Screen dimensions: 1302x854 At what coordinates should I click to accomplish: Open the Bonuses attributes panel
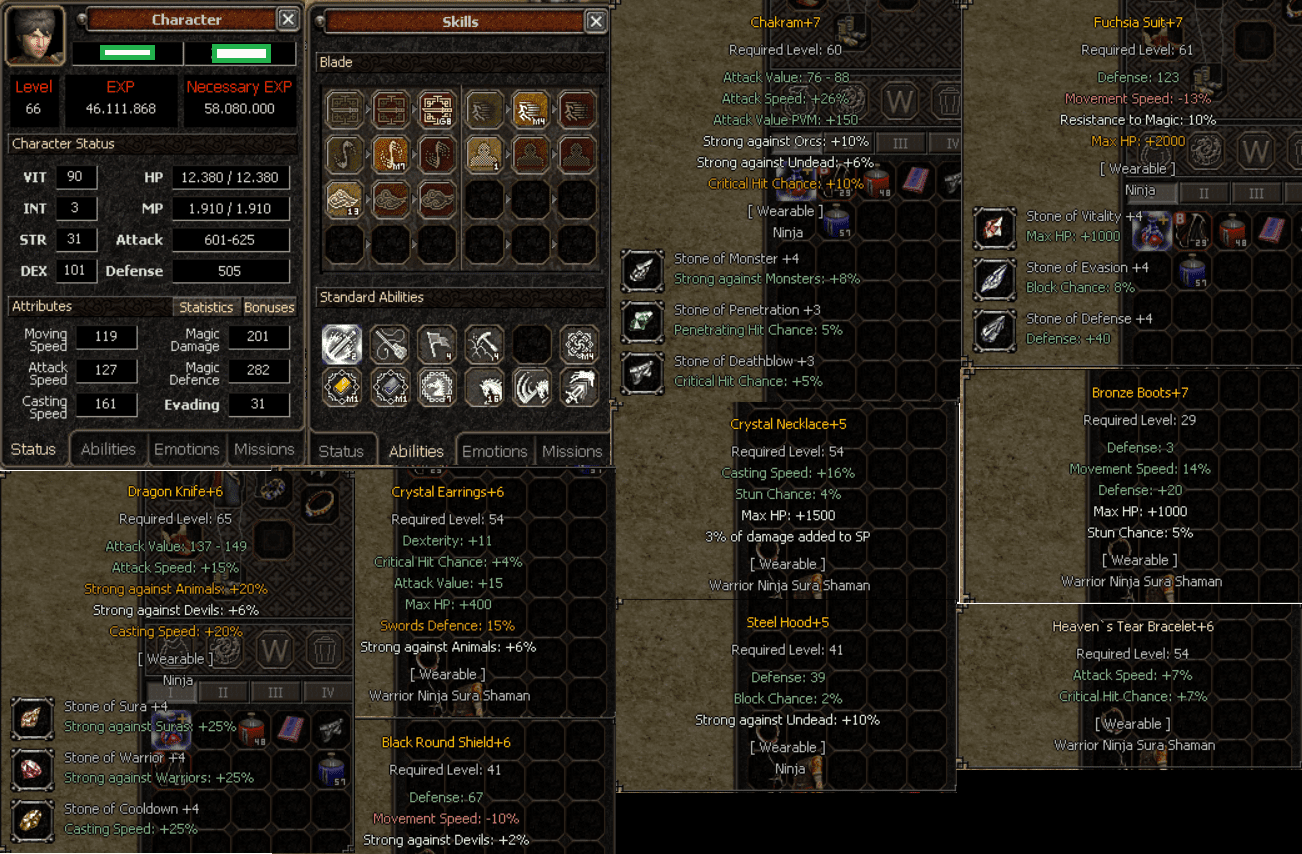tap(269, 307)
